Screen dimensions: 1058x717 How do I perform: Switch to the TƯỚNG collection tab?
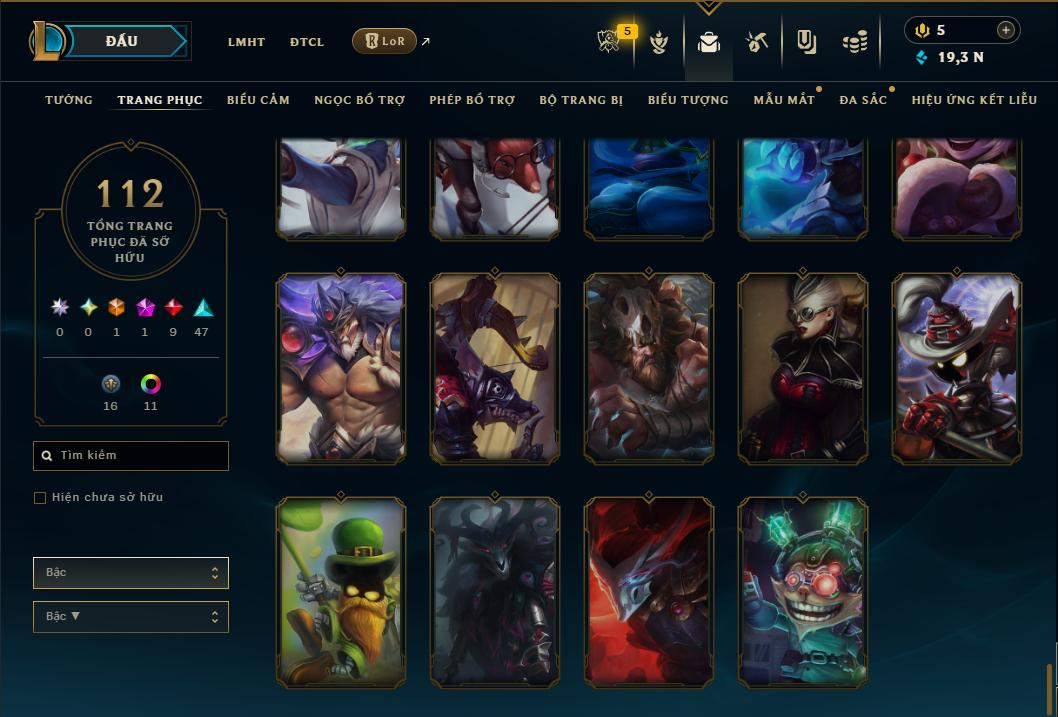(69, 100)
